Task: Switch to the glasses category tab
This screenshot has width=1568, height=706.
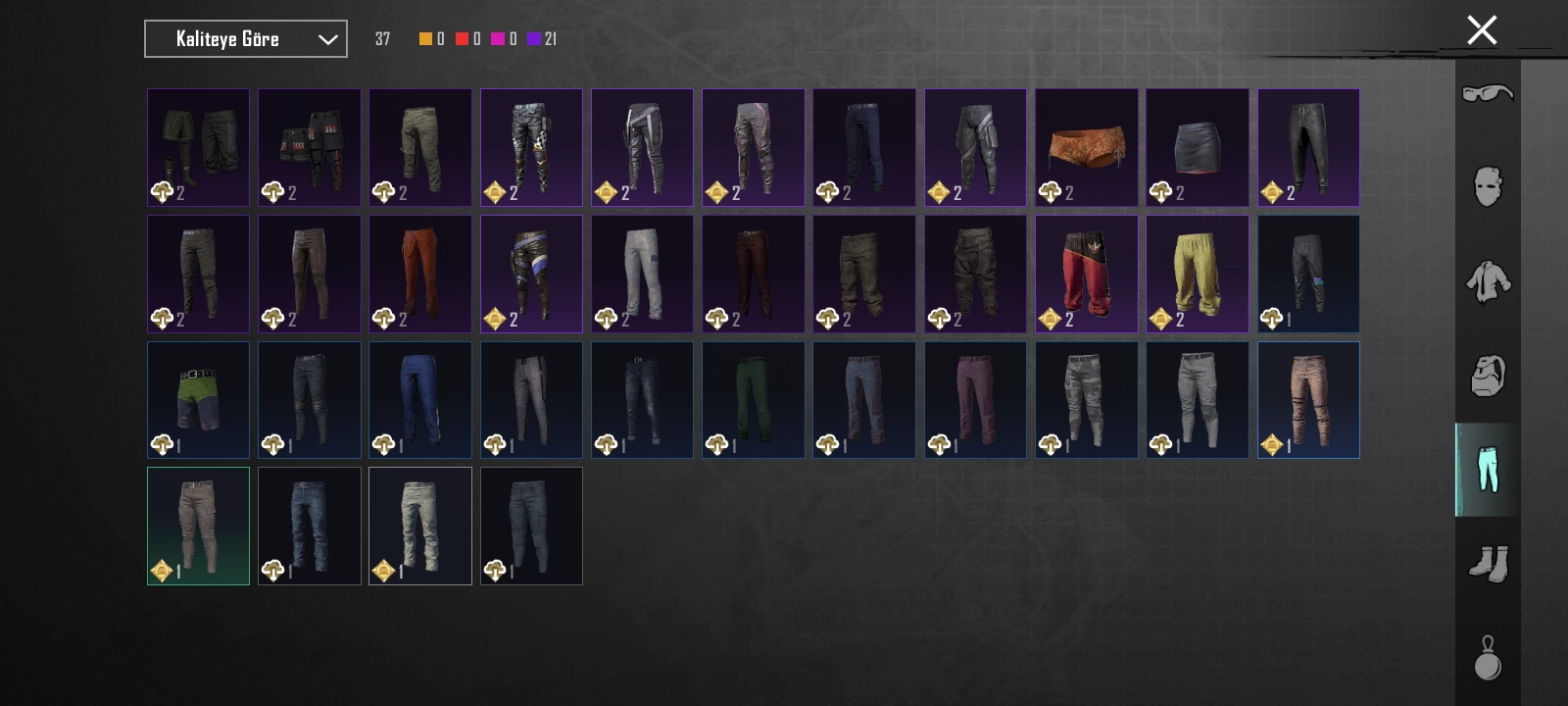Action: pos(1488,94)
